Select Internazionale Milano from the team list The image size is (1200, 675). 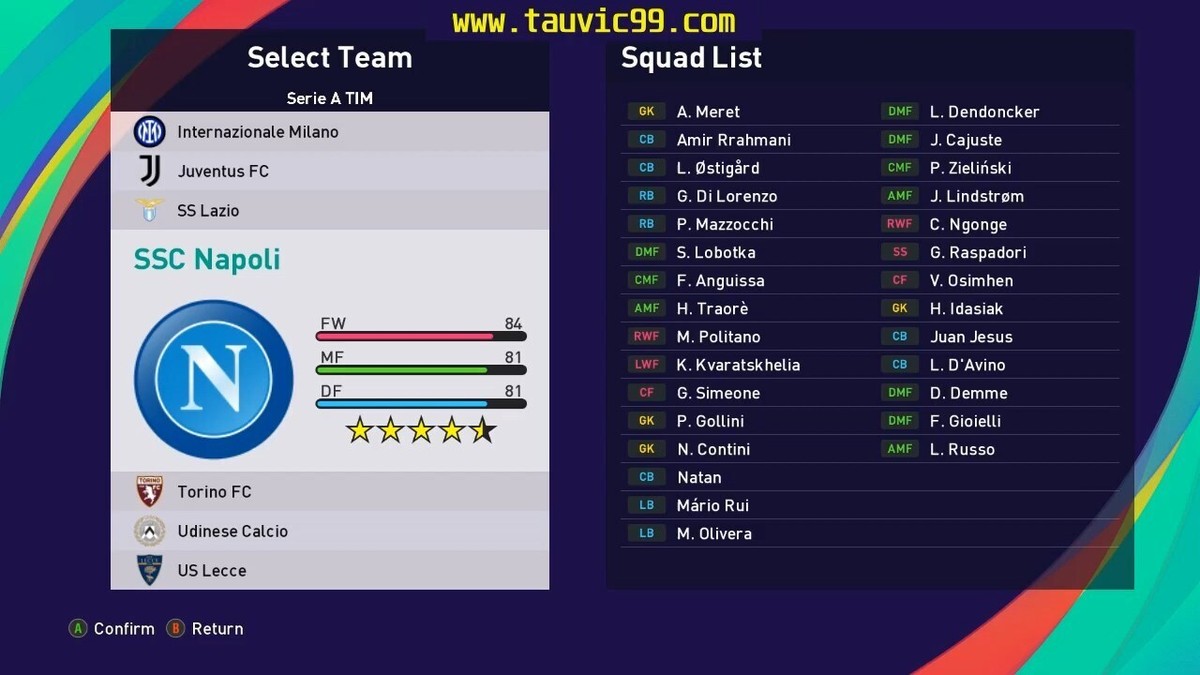click(257, 132)
